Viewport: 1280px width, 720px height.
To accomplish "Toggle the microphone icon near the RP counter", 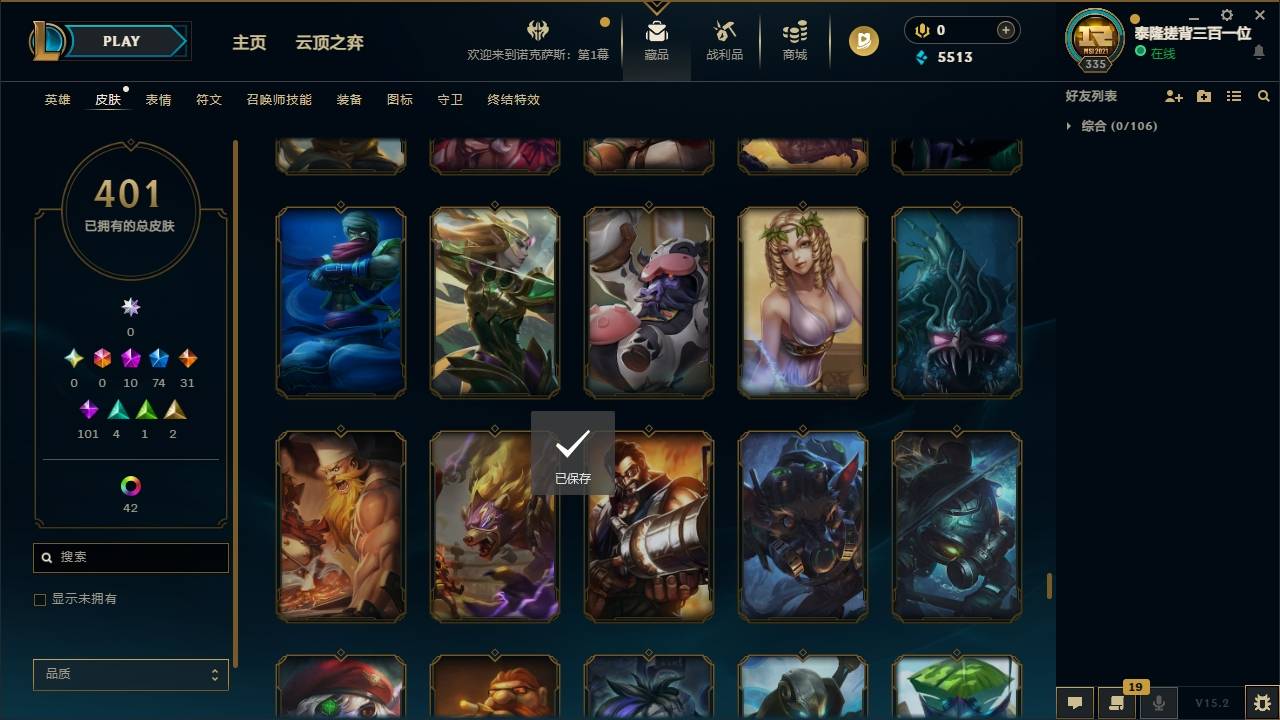I will click(921, 30).
